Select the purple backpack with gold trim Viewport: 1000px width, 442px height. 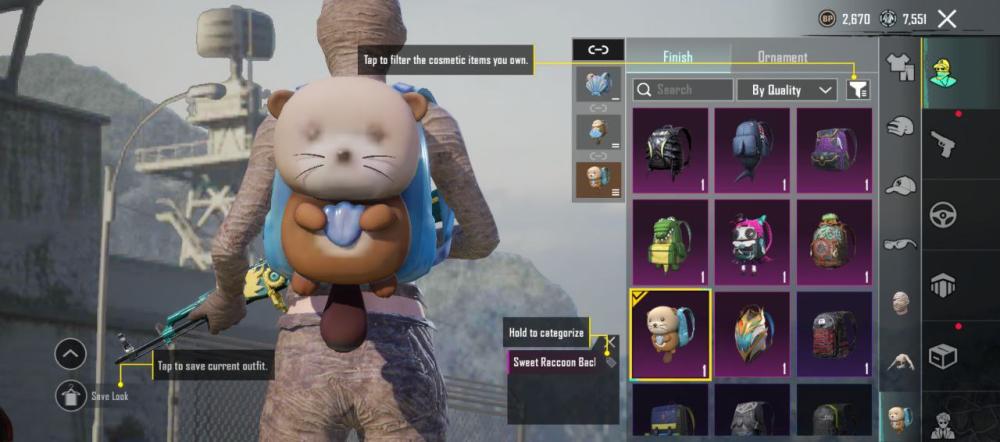[834, 151]
